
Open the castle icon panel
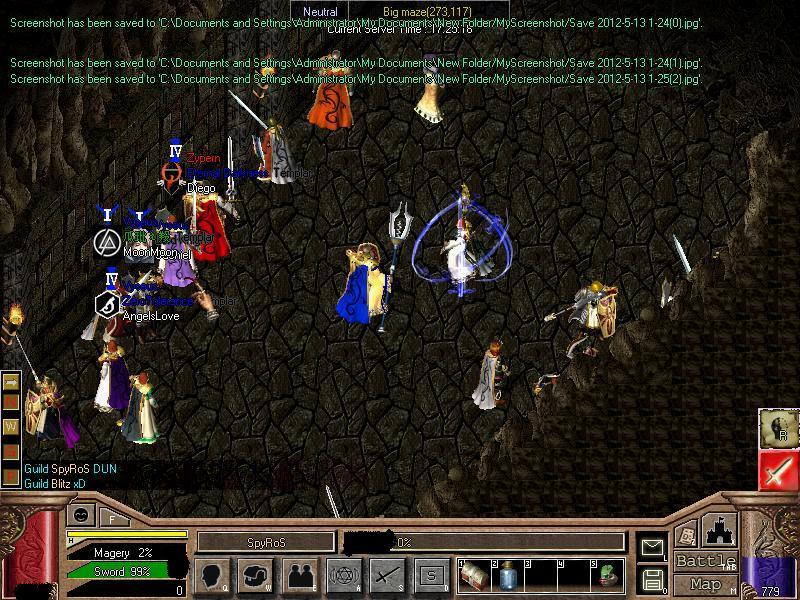(722, 530)
